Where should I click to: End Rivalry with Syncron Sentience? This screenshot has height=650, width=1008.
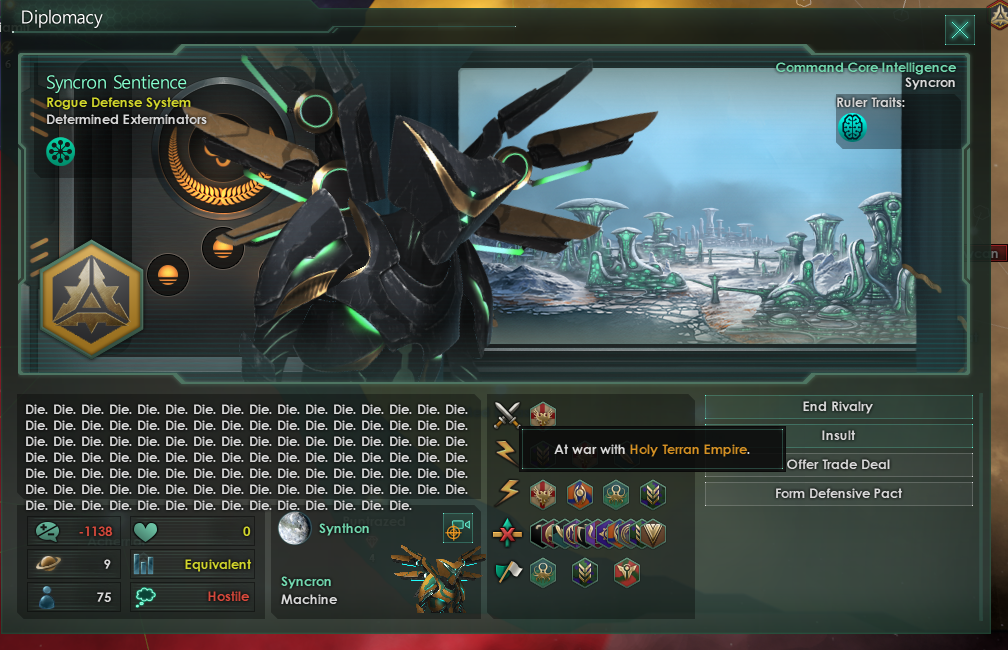838,407
